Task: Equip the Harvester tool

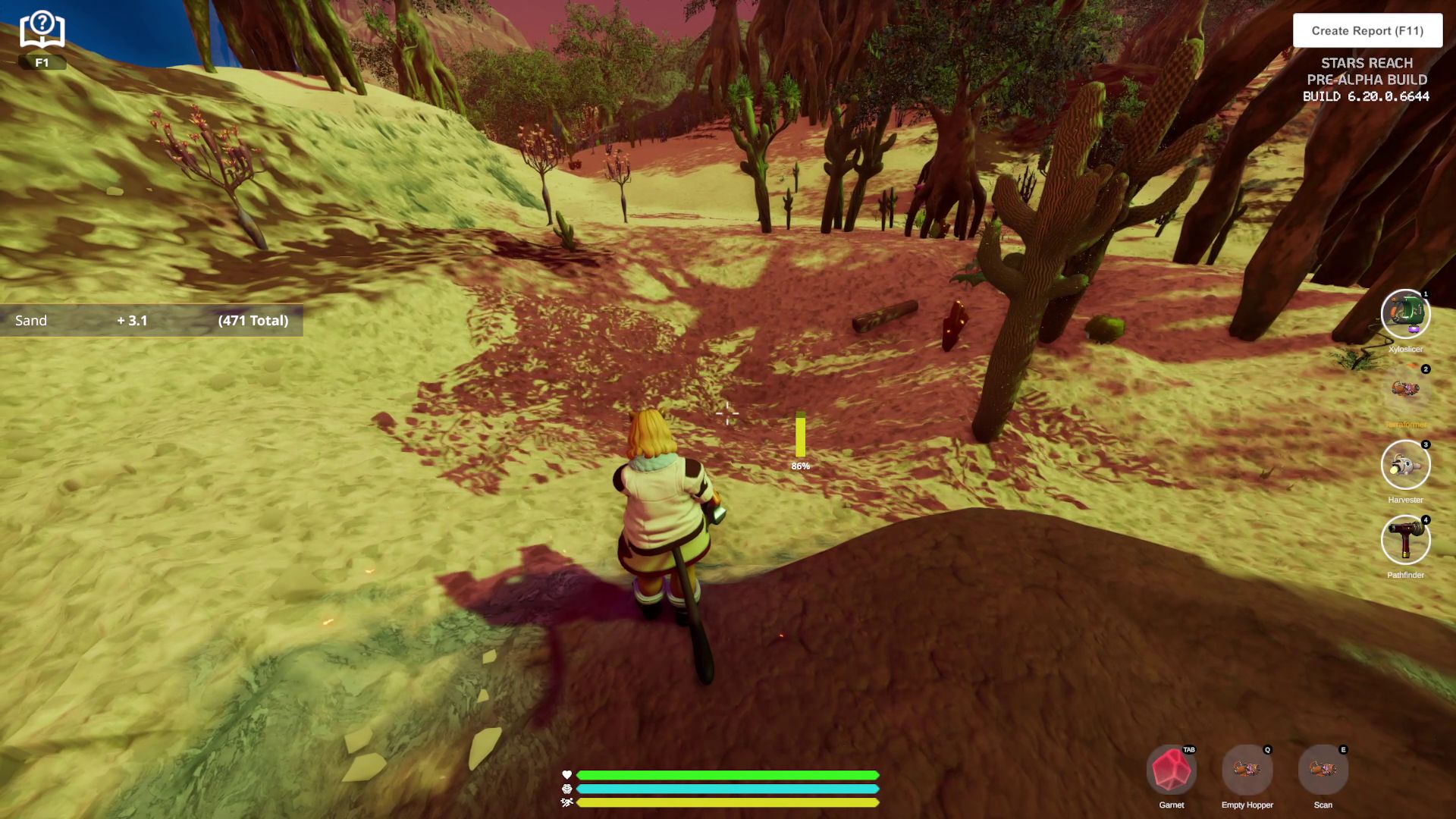Action: (1405, 465)
